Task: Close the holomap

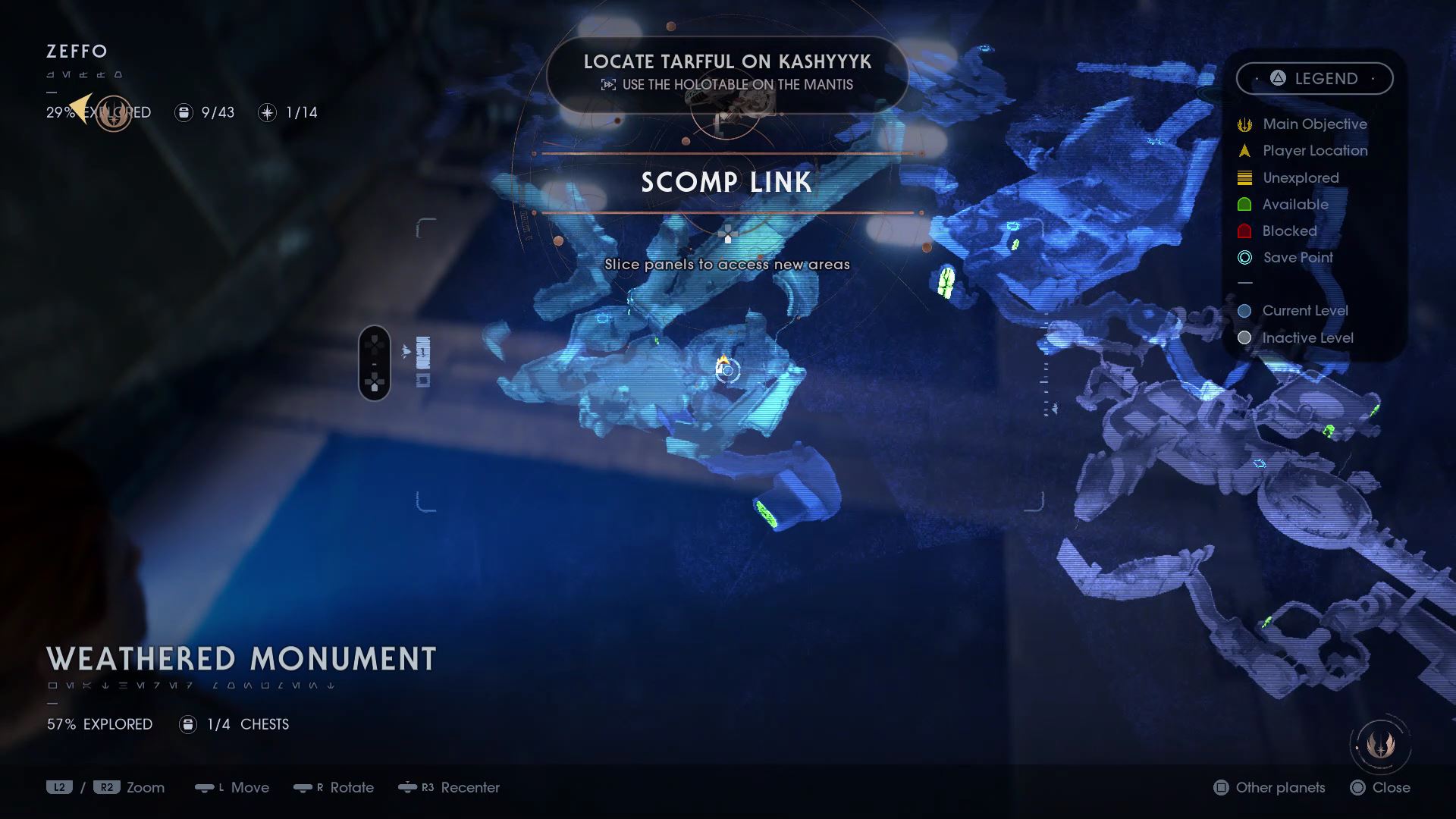Action: pos(1380,787)
